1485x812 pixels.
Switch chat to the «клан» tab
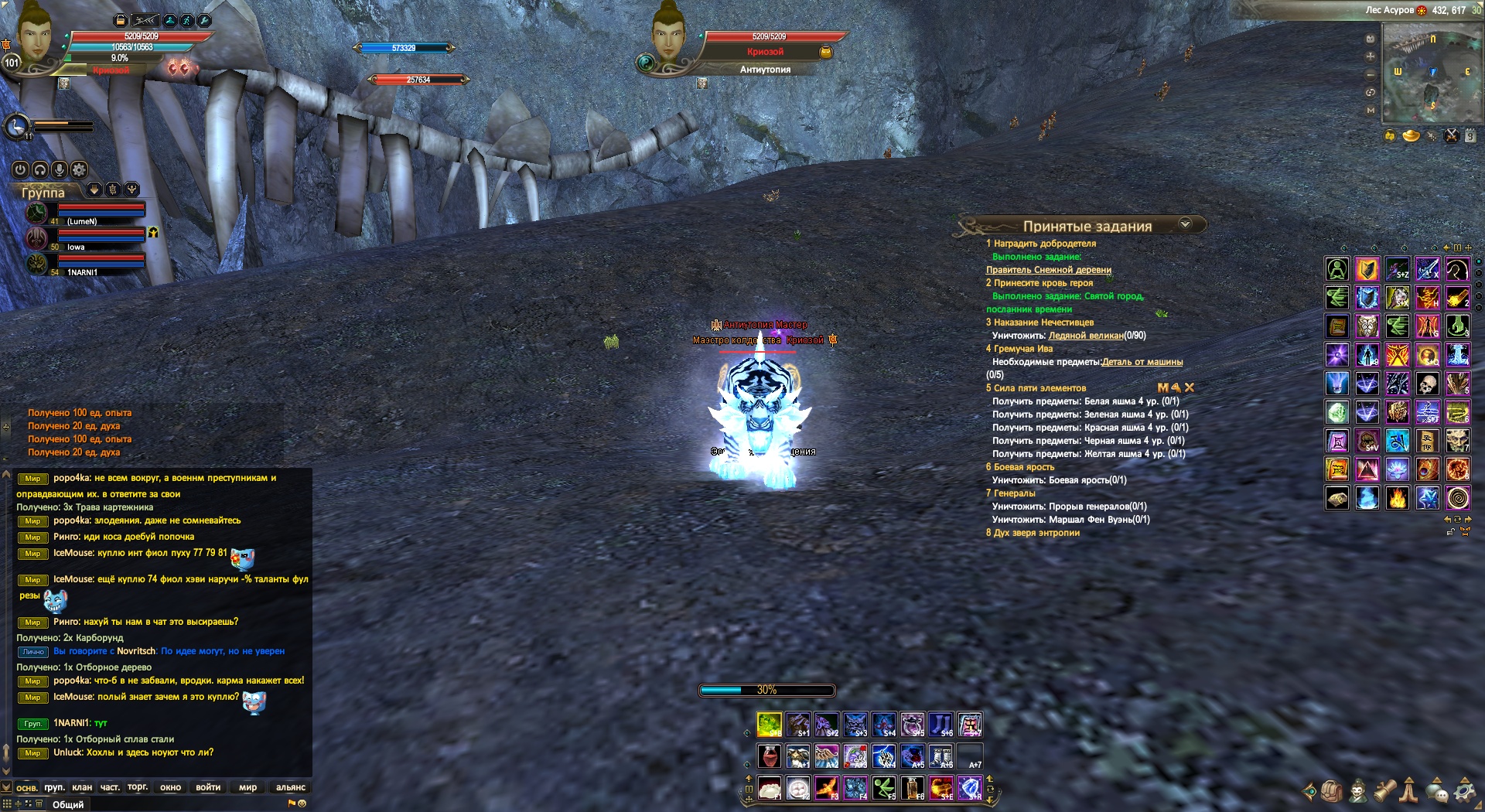[82, 787]
